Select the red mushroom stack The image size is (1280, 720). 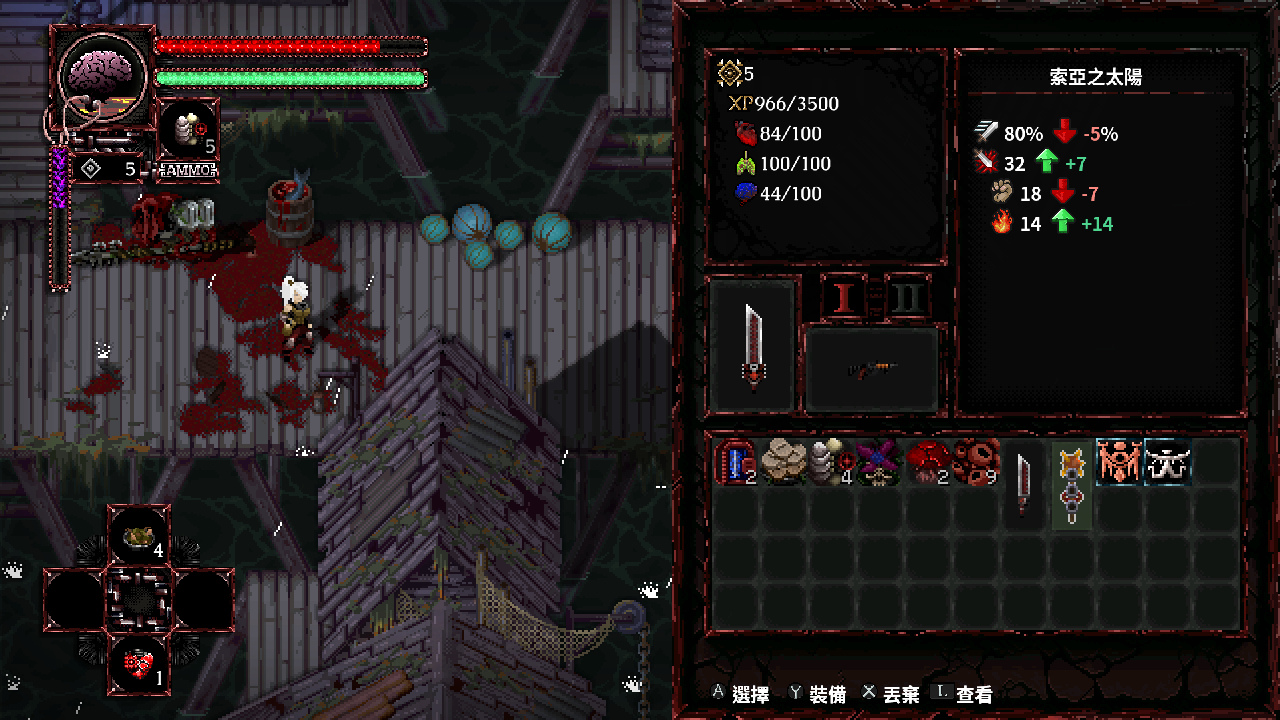click(x=927, y=463)
